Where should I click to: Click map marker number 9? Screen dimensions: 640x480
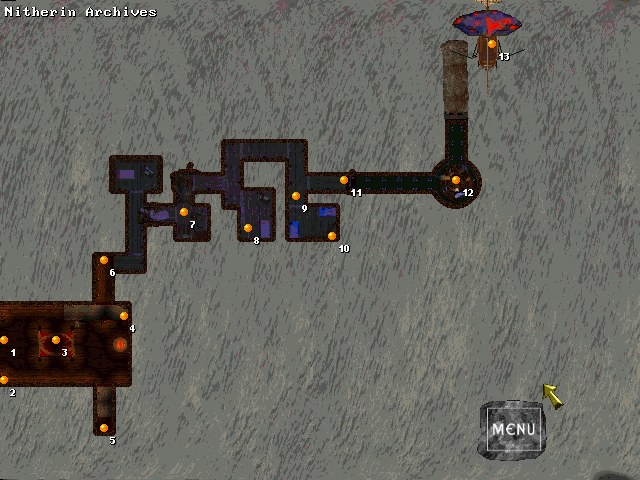(x=296, y=196)
